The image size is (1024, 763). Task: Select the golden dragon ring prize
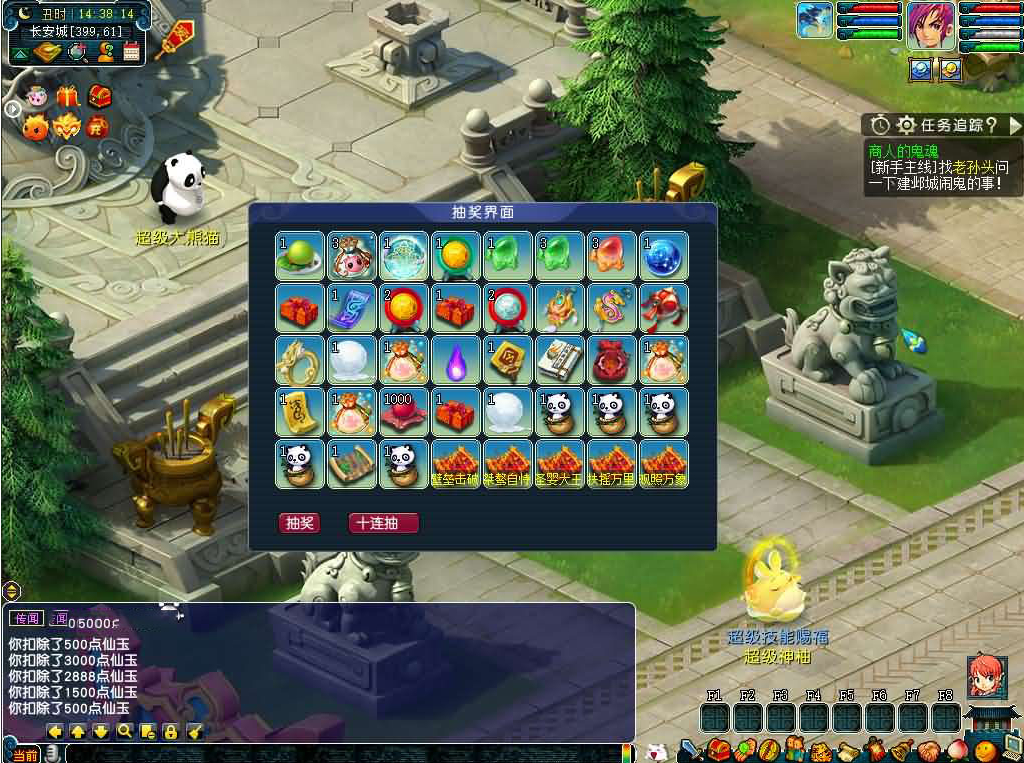[x=300, y=360]
